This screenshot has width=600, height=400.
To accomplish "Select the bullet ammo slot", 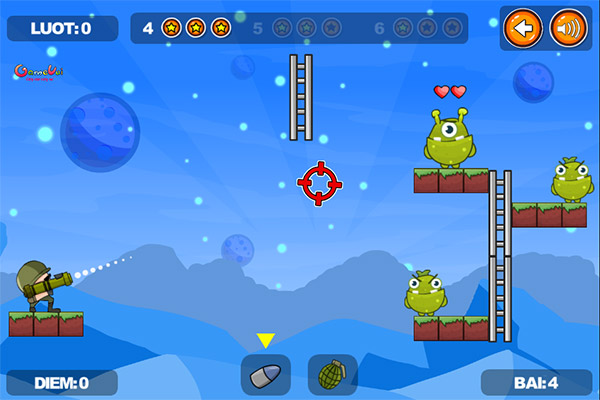I will point(266,374).
